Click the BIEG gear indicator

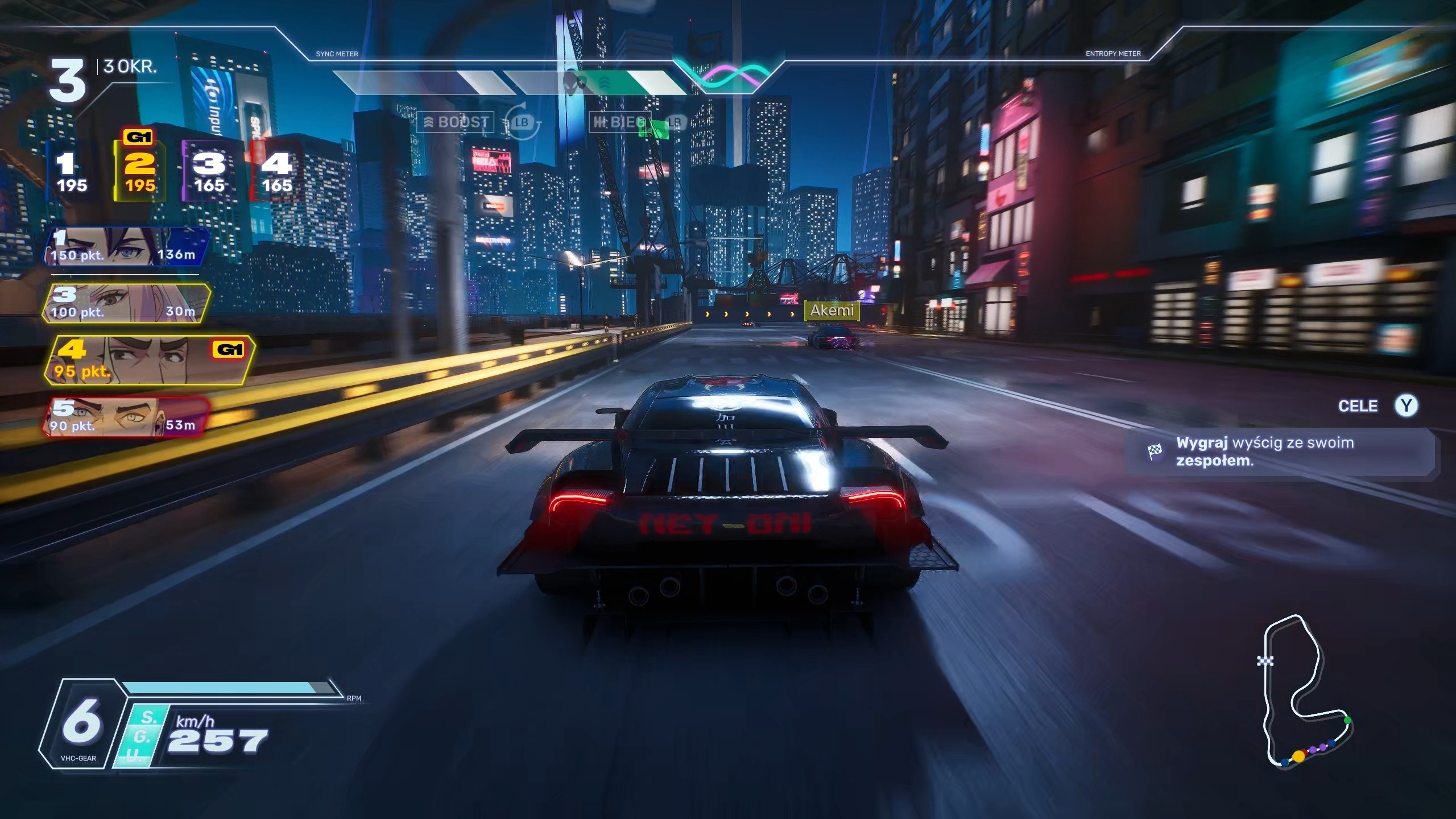click(x=619, y=122)
